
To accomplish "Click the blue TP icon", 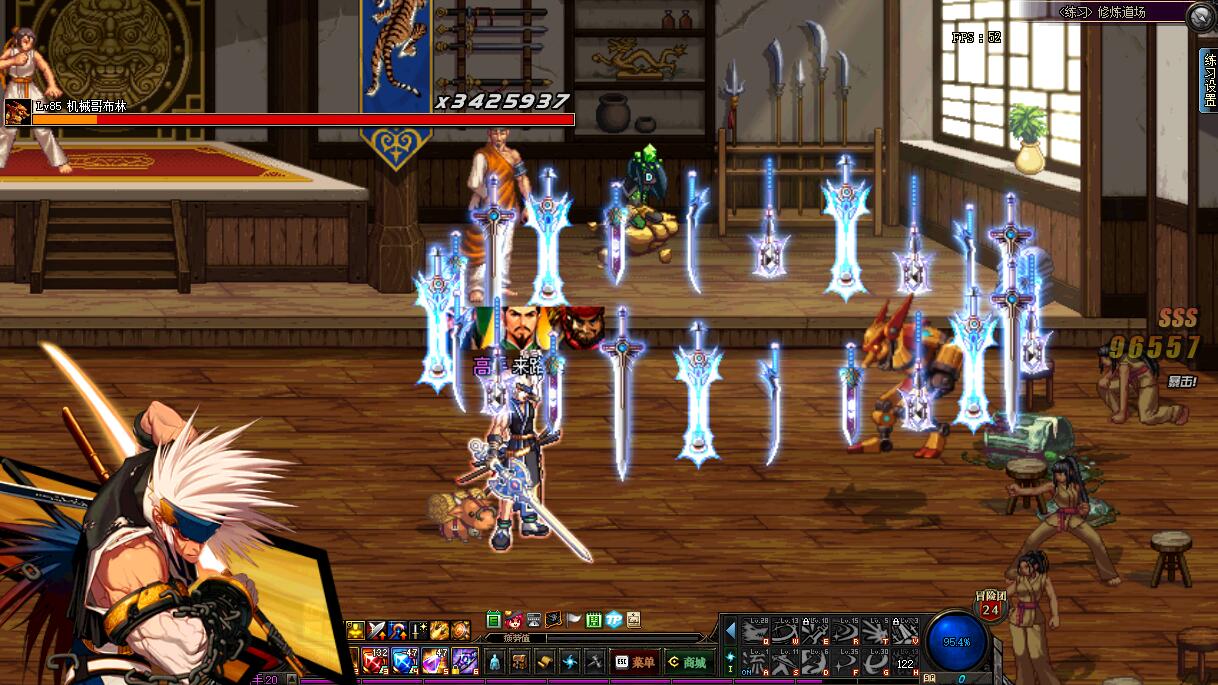I will click(x=614, y=620).
